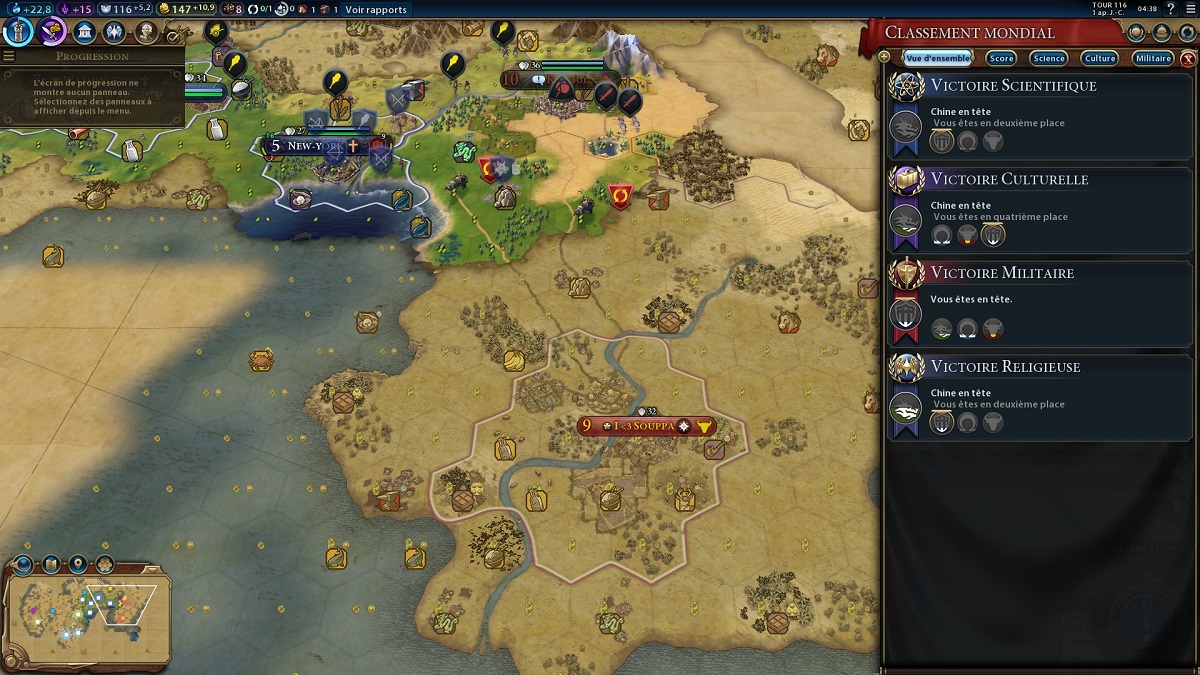Switch to the Score tab

pyautogui.click(x=1001, y=59)
